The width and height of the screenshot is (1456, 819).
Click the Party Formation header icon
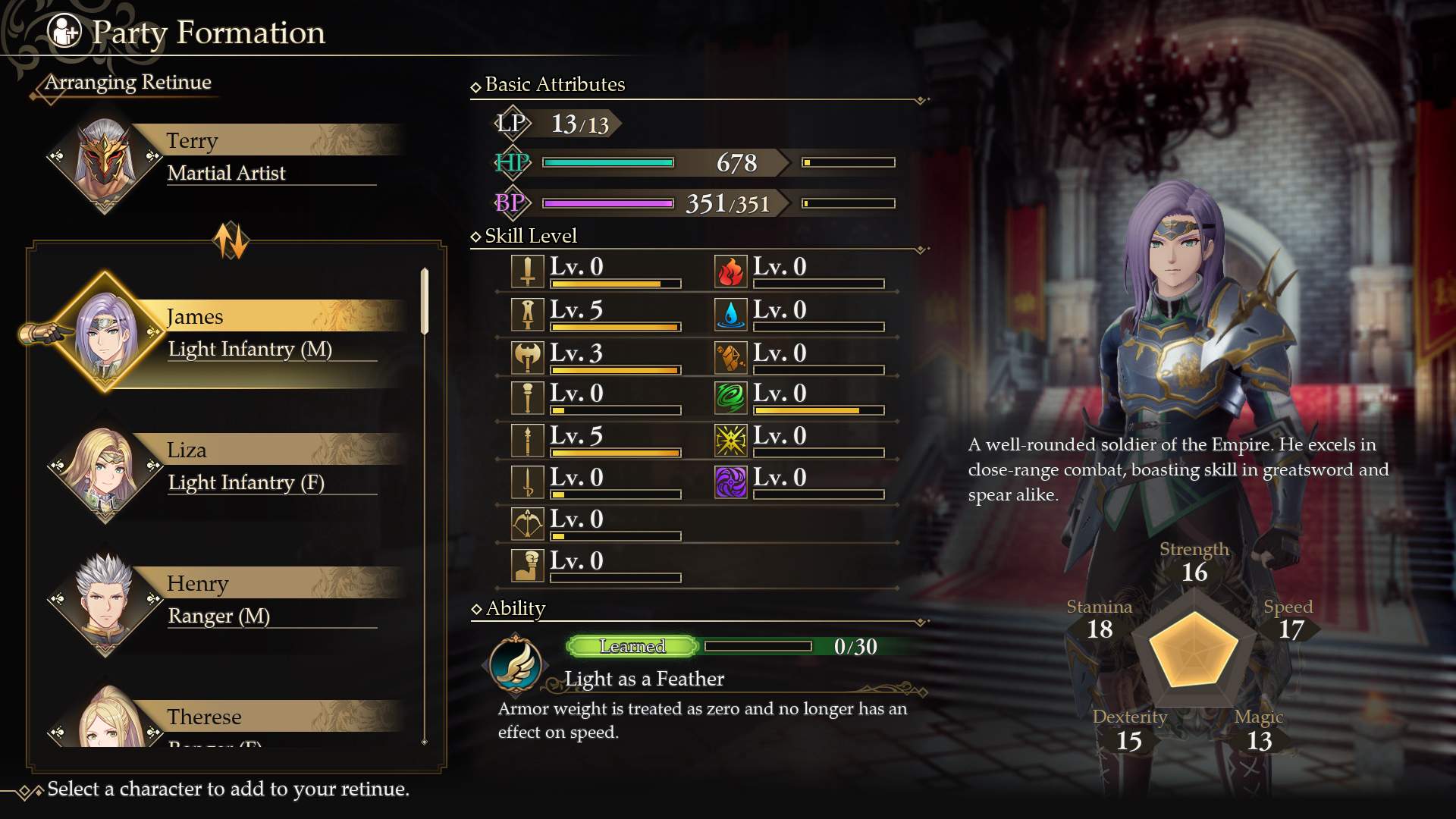(64, 32)
